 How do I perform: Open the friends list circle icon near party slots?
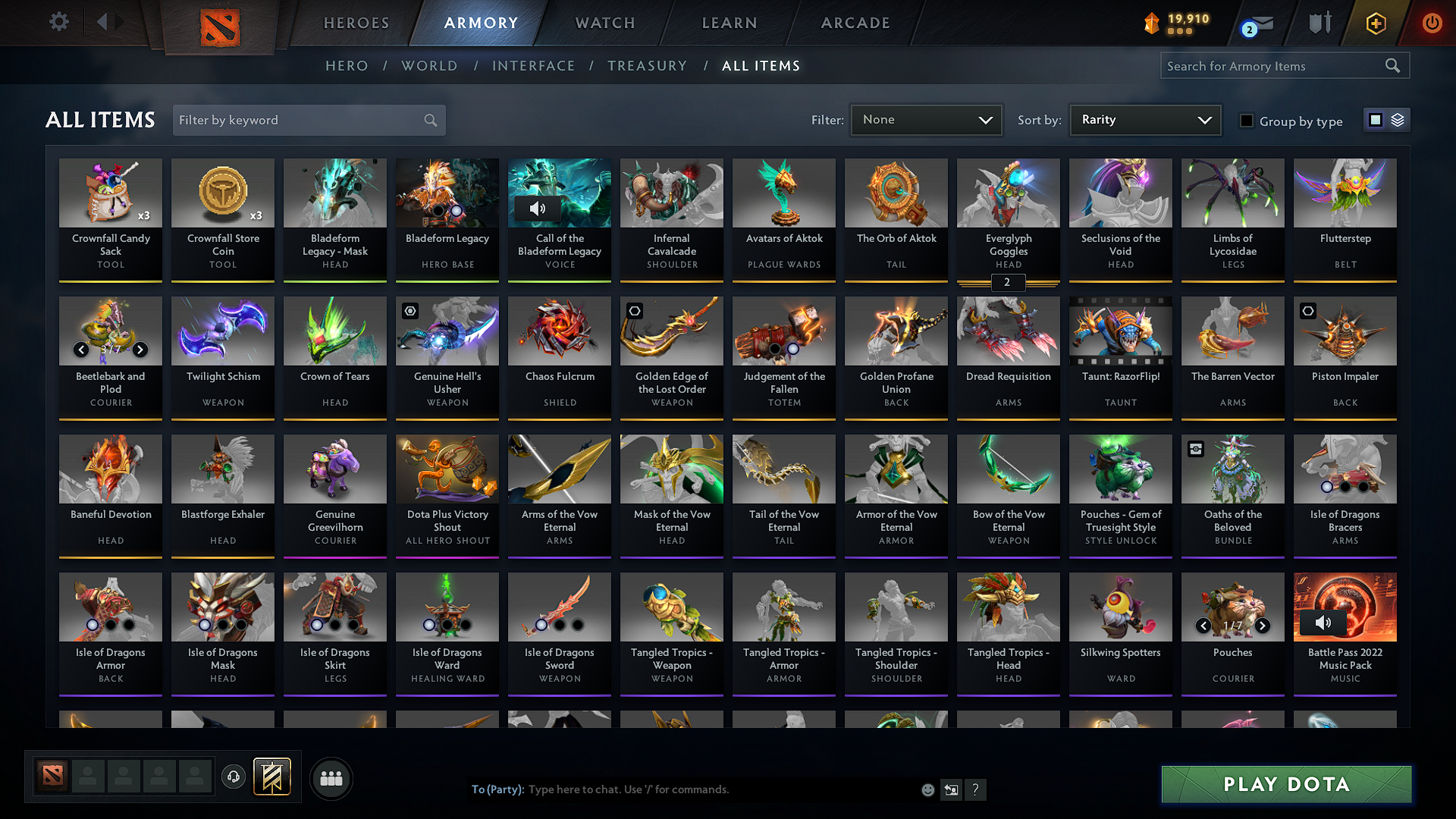point(332,778)
